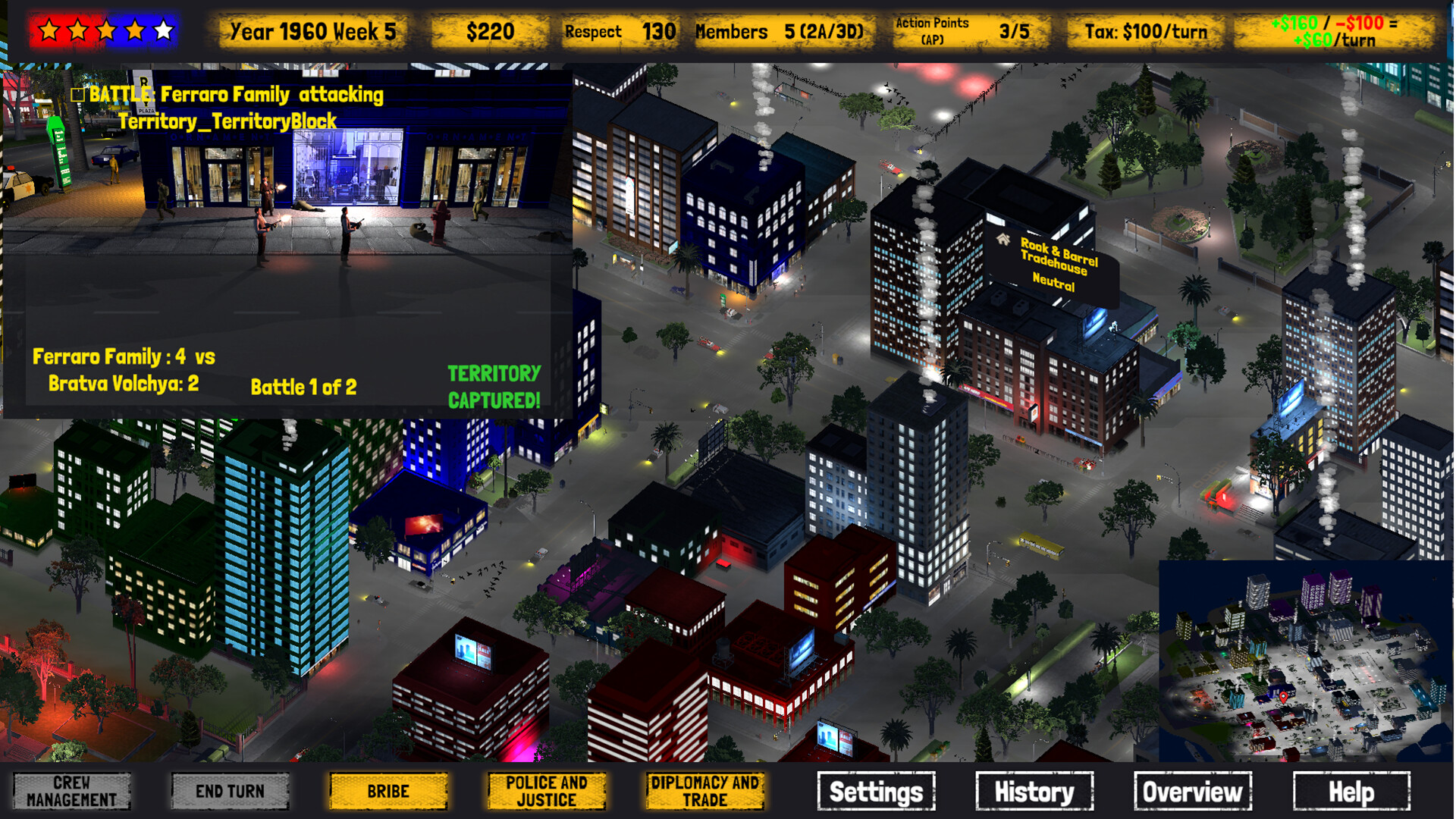Image resolution: width=1456 pixels, height=819 pixels.
Task: Click the fifth white star in the rating bar
Action: click(162, 29)
